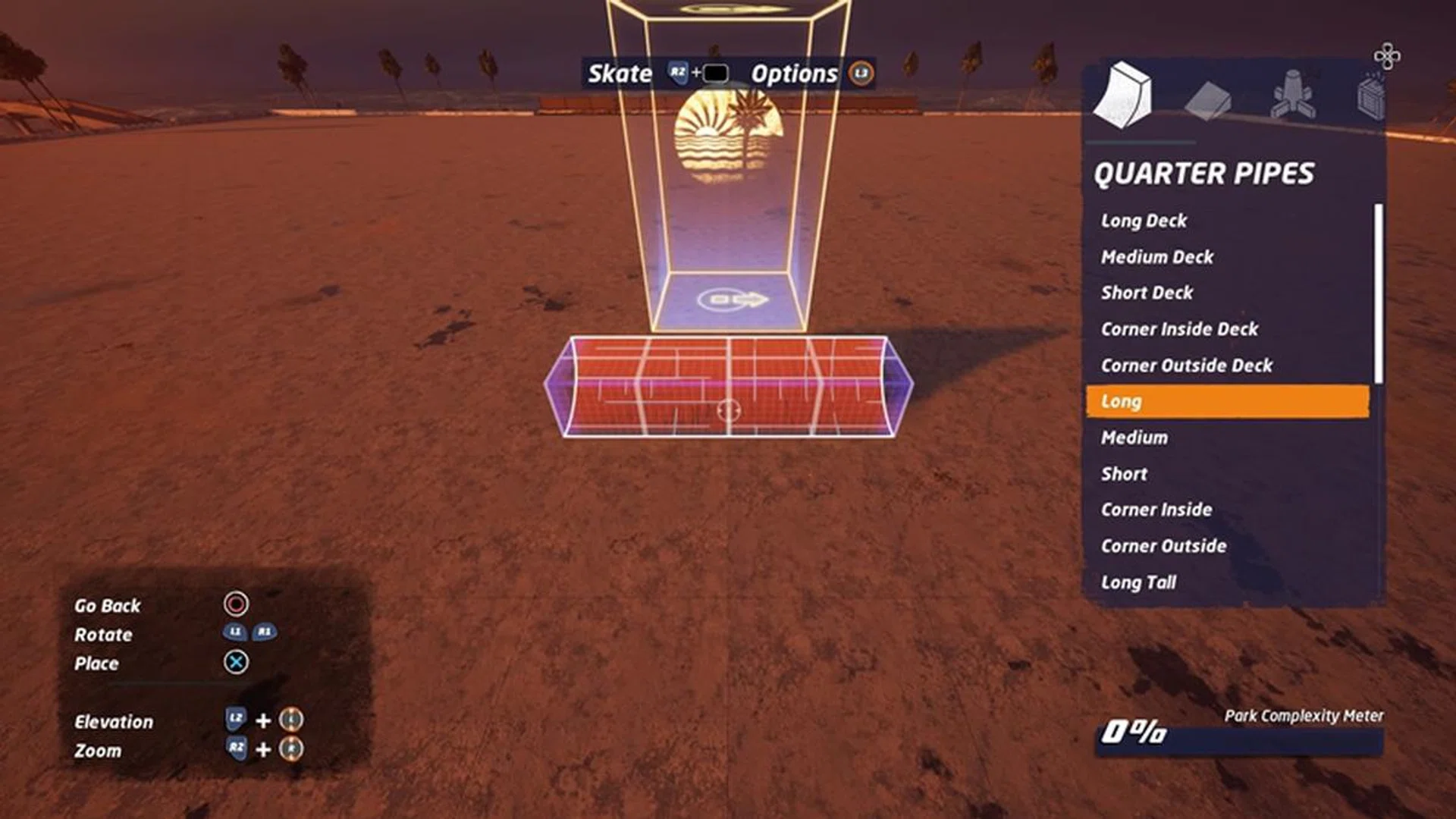Toggle the Corner Outside selection
The height and width of the screenshot is (819, 1456).
(1163, 545)
